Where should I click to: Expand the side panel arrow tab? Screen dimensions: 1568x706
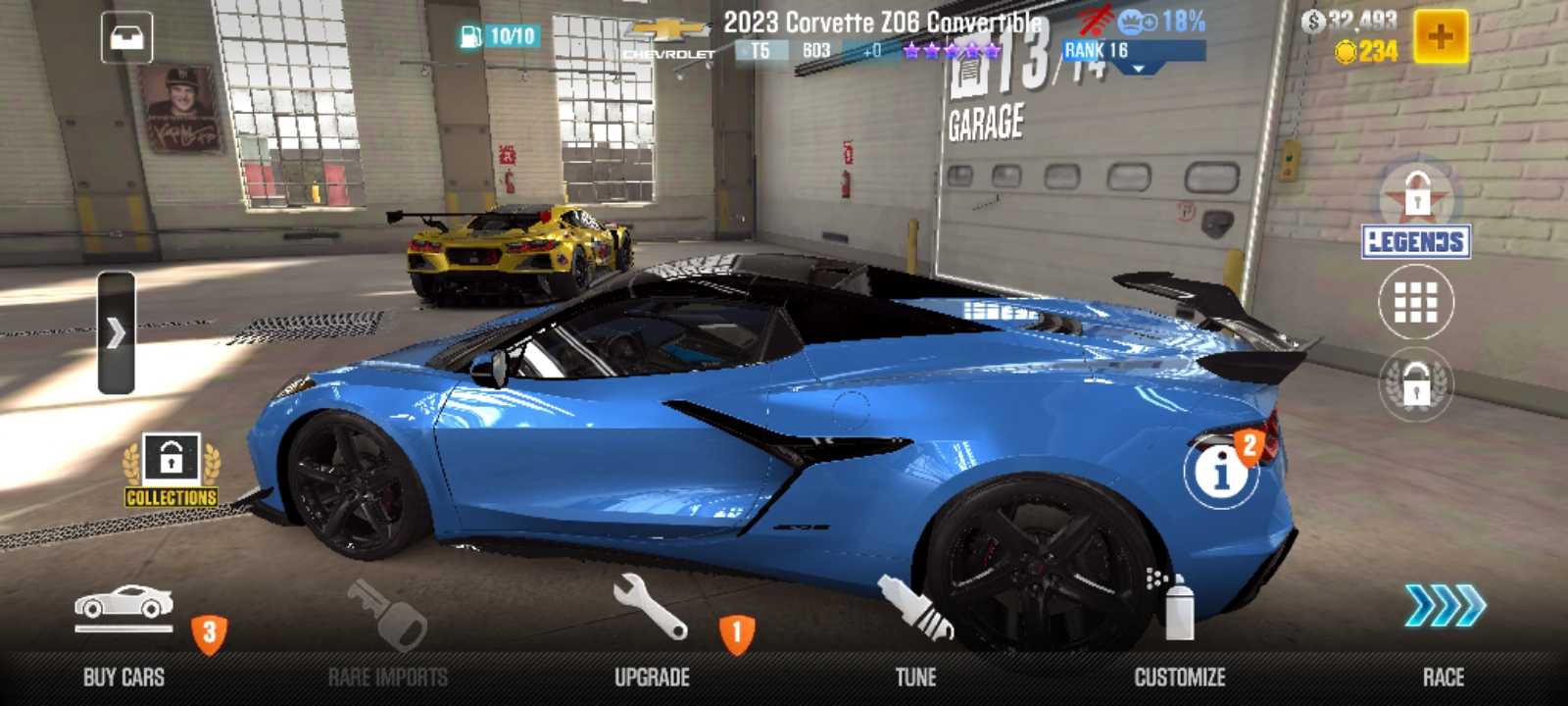tap(117, 333)
